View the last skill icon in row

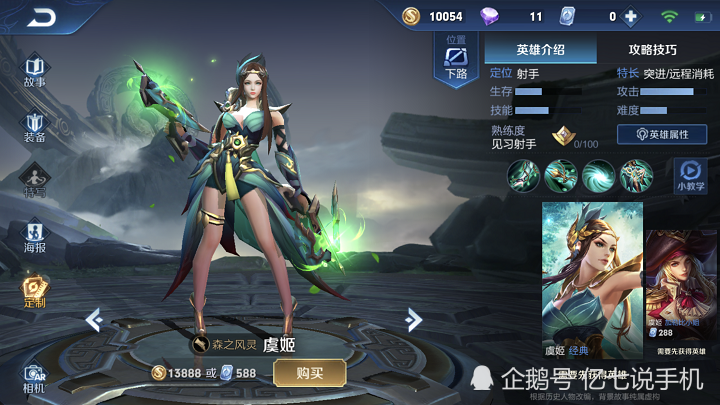637,175
